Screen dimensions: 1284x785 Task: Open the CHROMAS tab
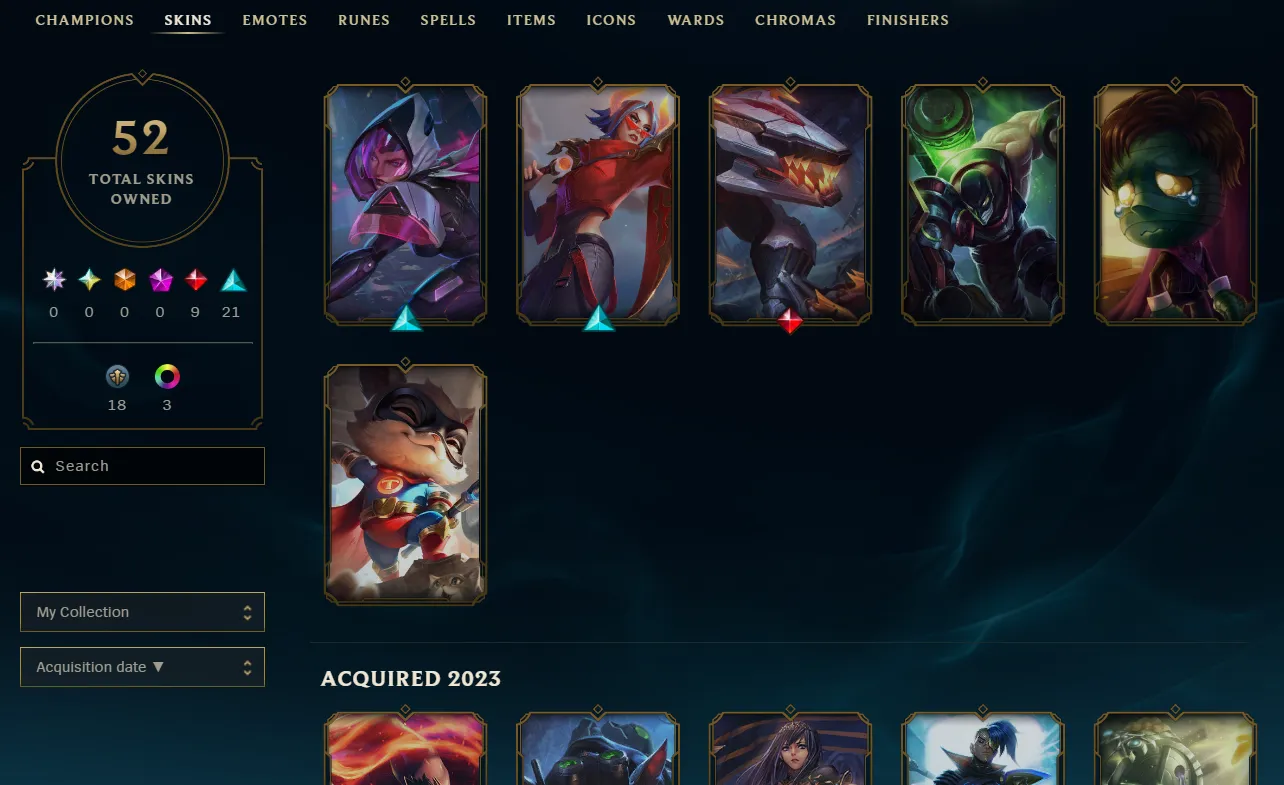[795, 20]
